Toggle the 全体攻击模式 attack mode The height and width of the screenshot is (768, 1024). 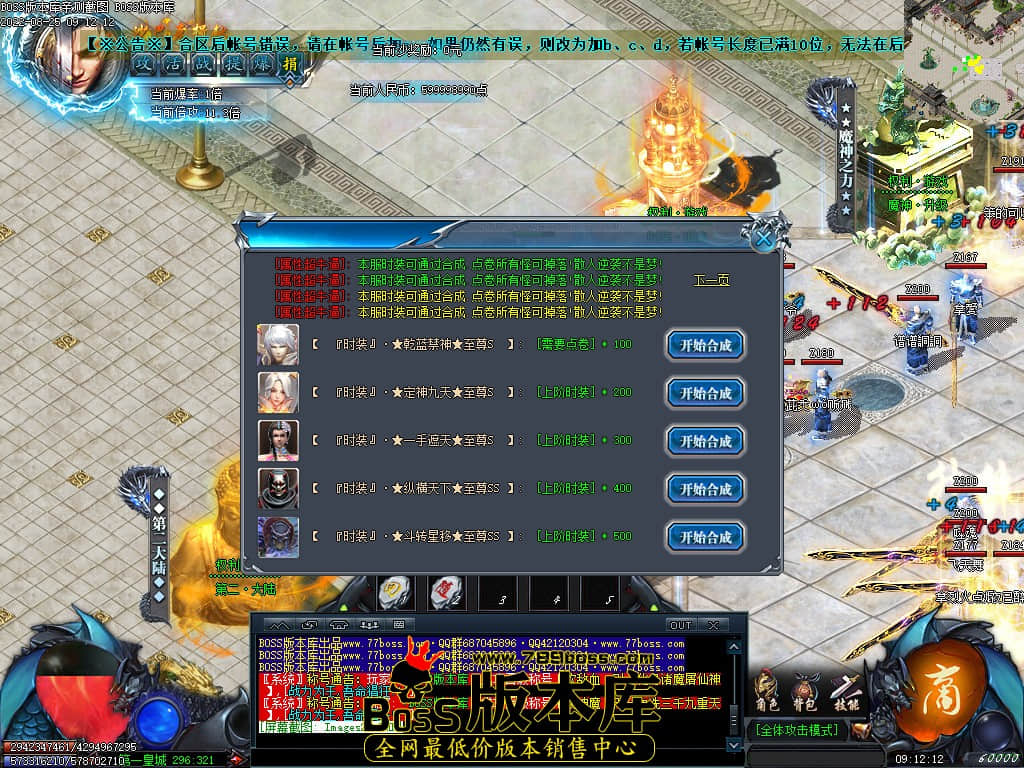pos(796,730)
